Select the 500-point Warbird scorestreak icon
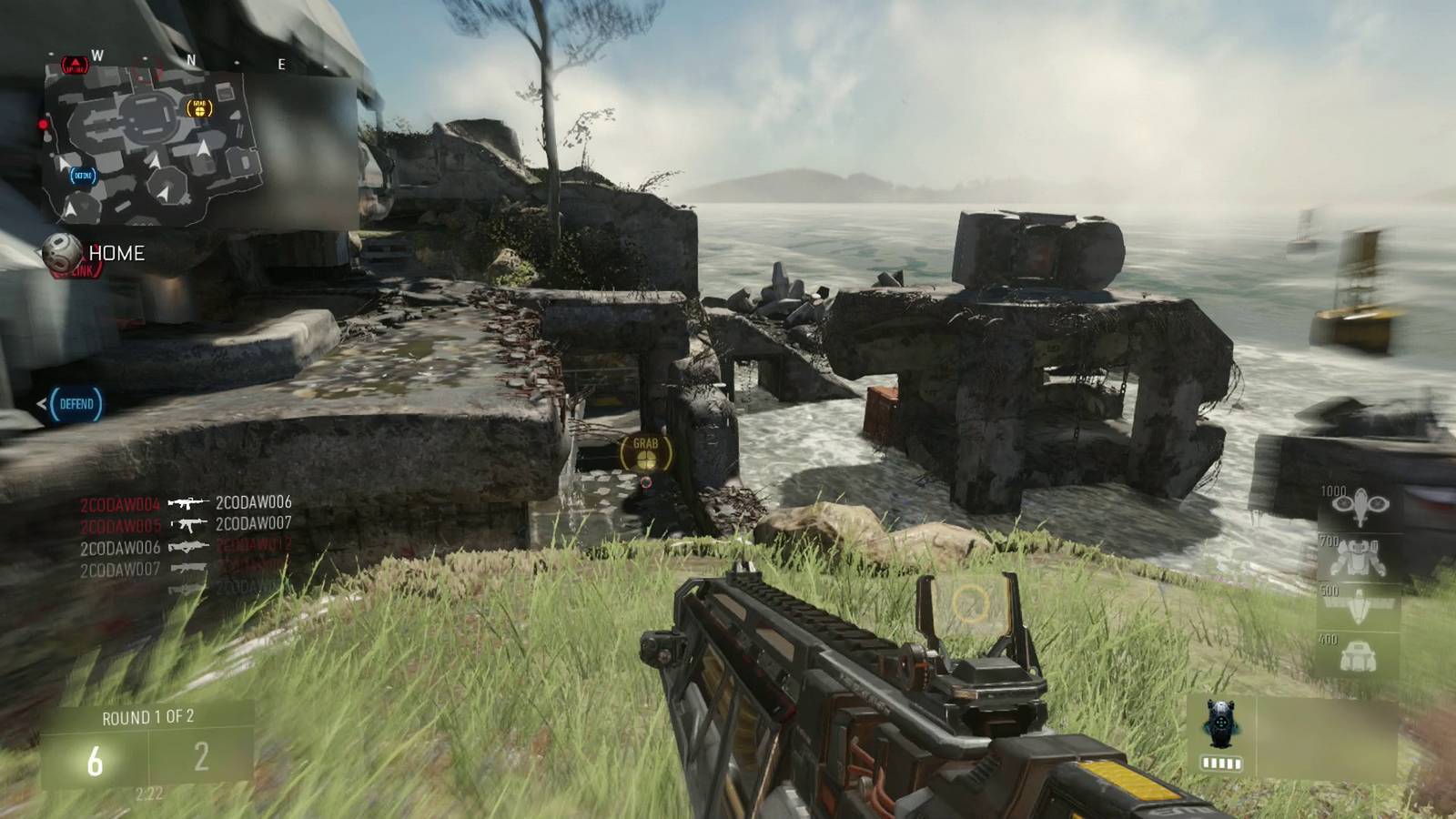The image size is (1456, 819). point(1358,604)
